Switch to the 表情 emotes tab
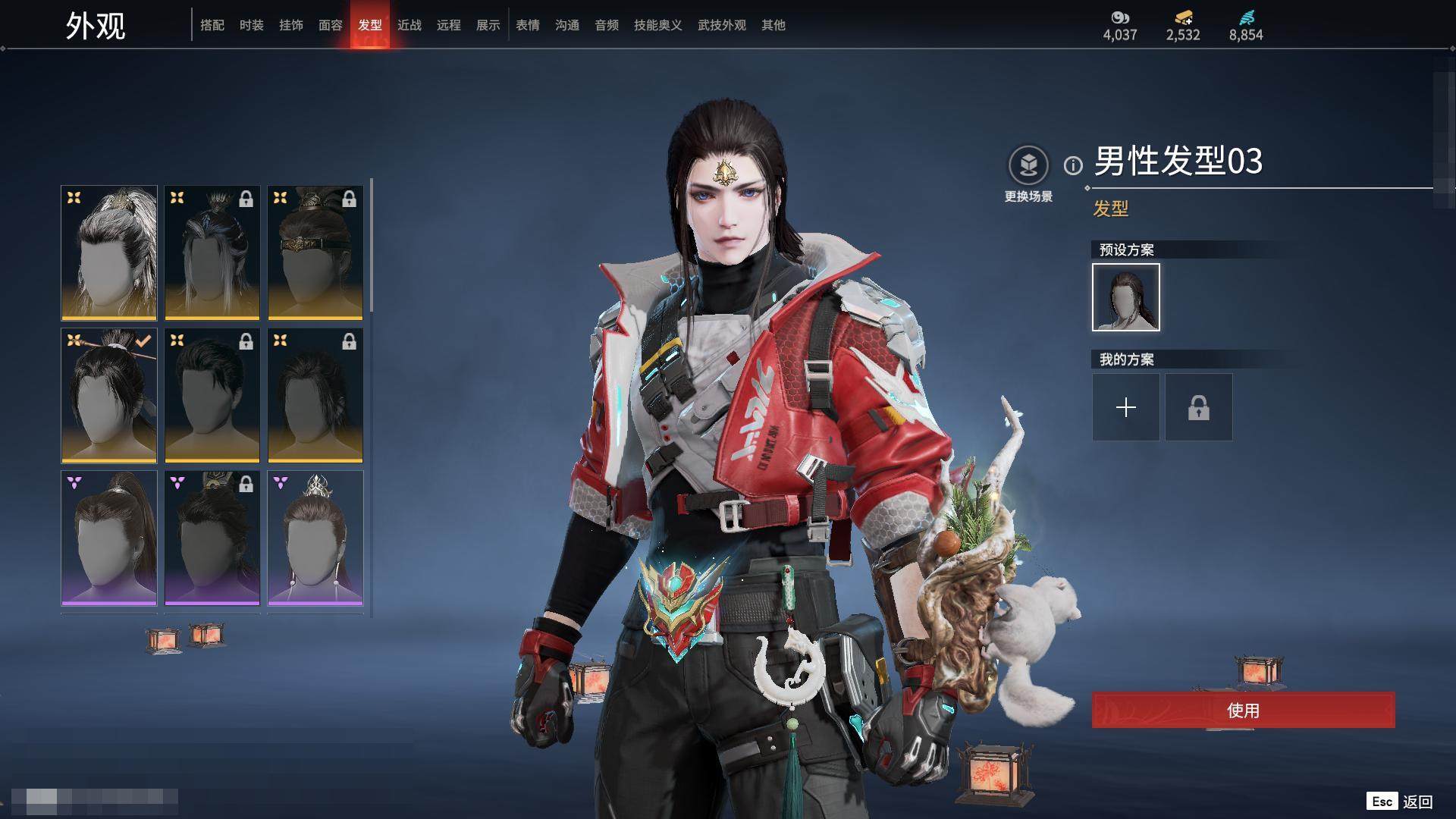Viewport: 1456px width, 819px height. (x=528, y=25)
